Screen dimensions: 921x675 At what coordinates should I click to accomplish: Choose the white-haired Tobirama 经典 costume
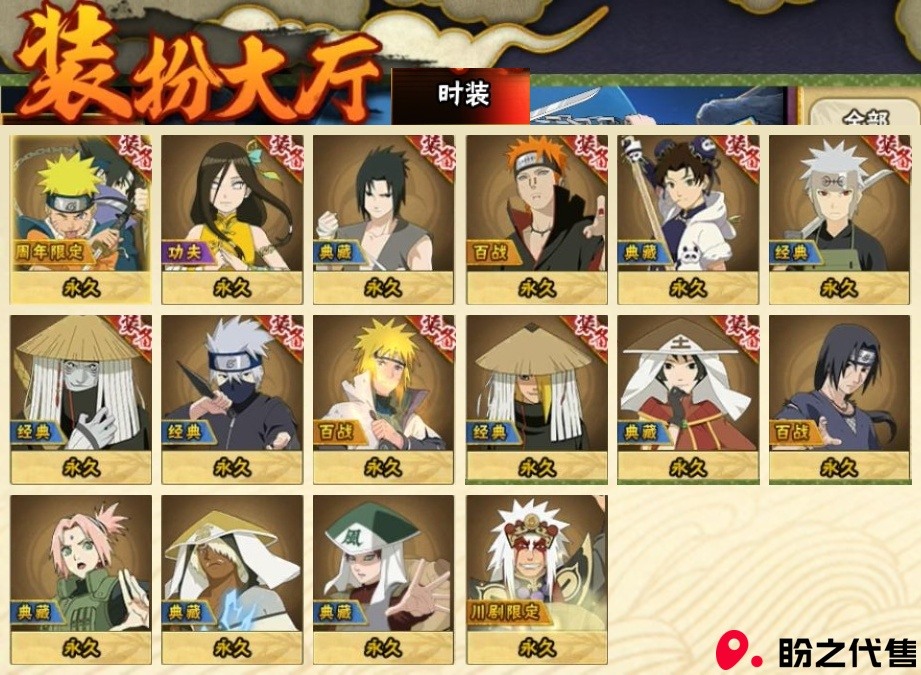839,219
